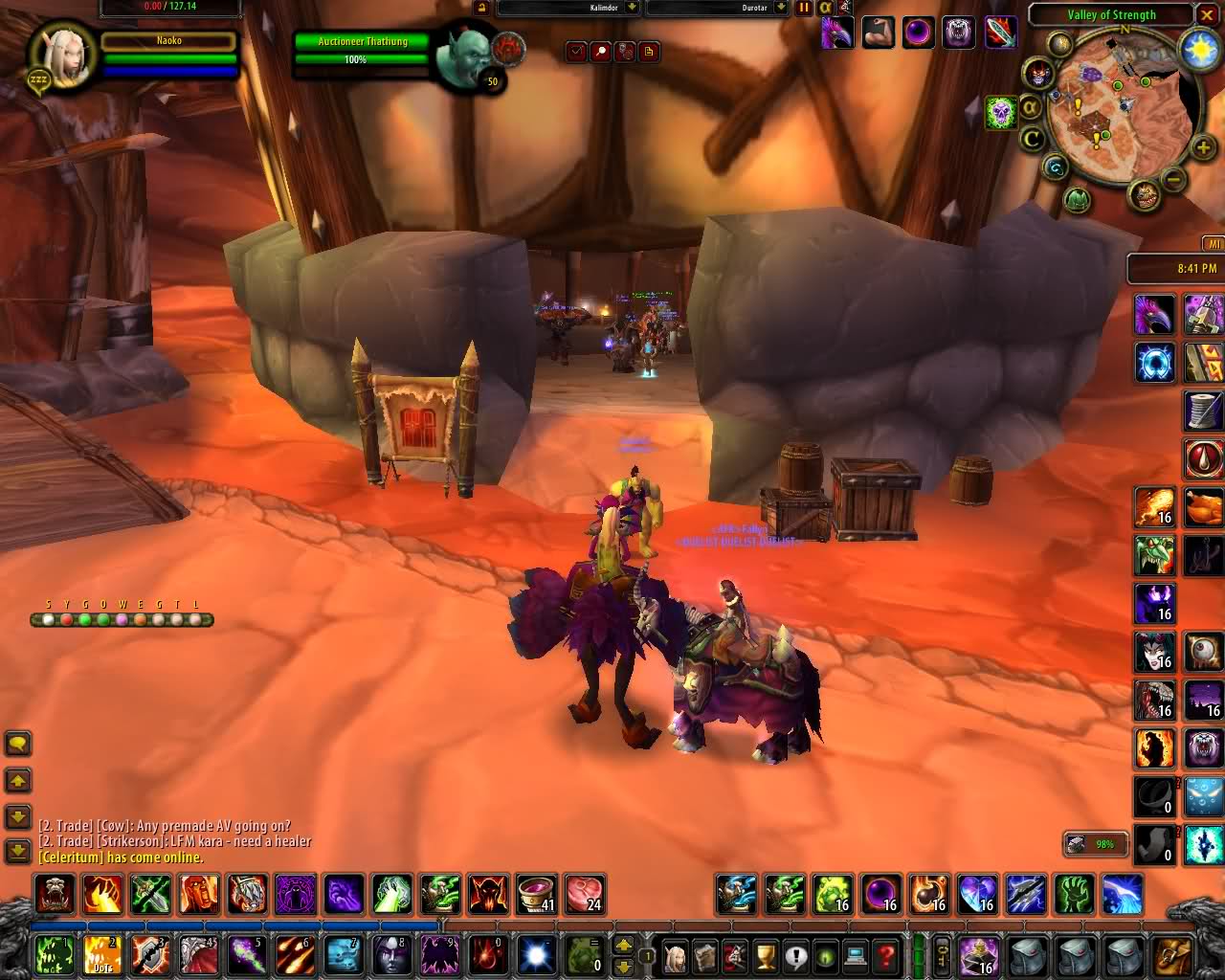
Task: Click the green skull icon beside the minimap
Action: click(1001, 113)
